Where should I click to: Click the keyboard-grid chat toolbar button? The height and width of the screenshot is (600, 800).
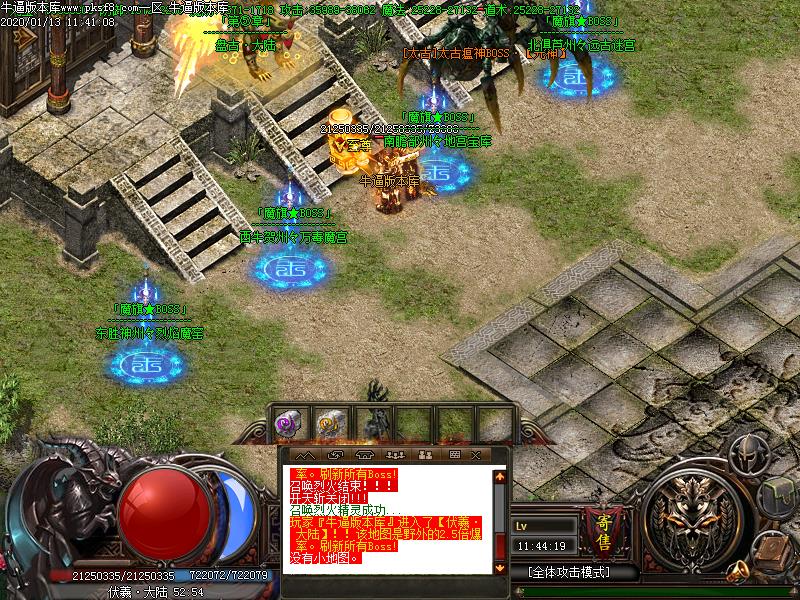tap(453, 455)
